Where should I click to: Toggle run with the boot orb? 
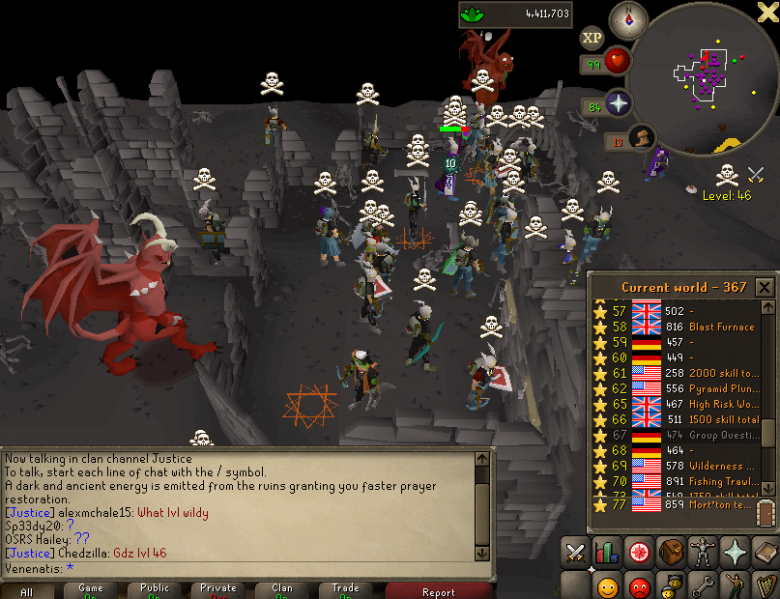click(x=641, y=138)
